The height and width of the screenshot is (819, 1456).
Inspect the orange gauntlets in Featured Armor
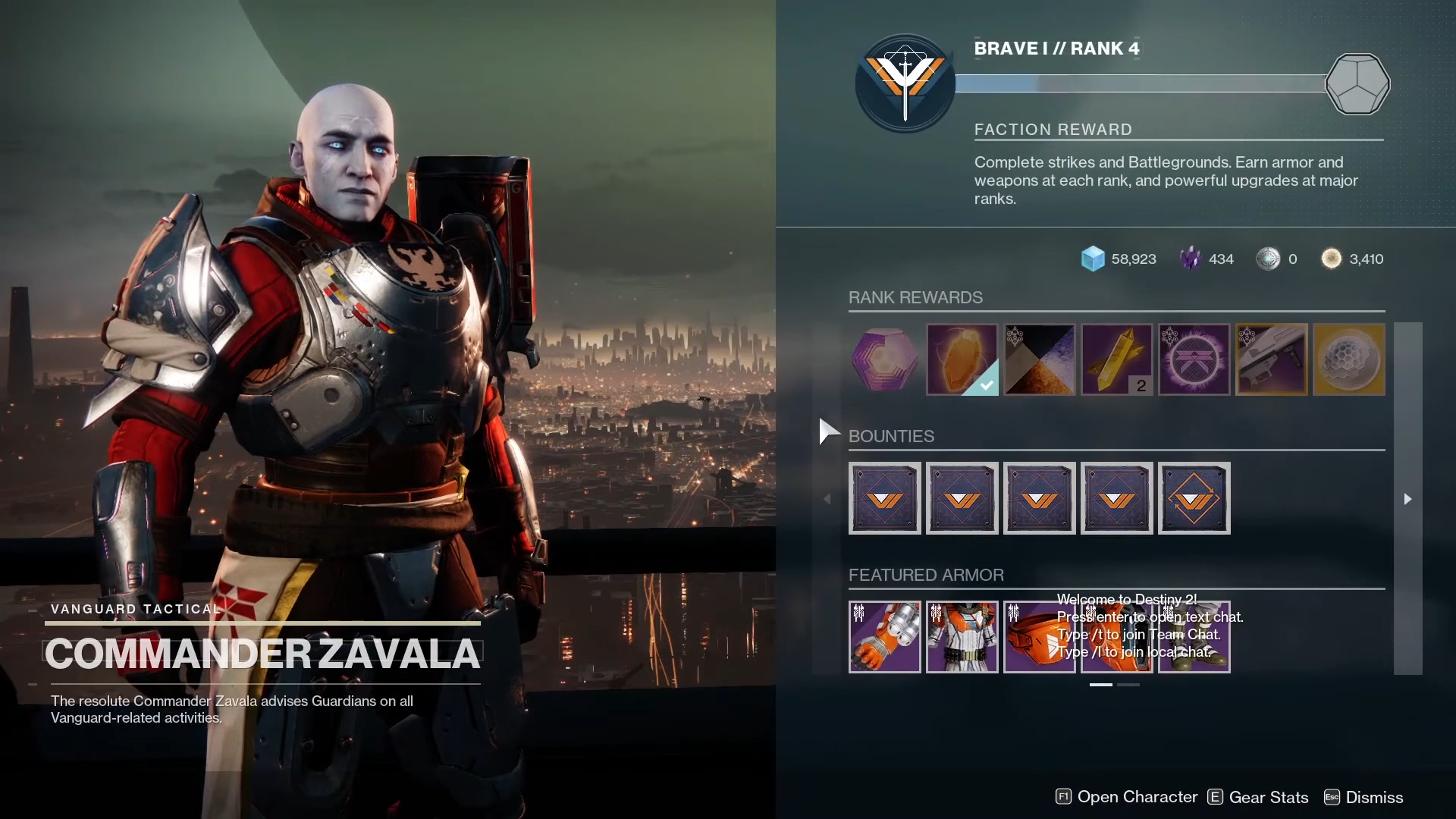click(884, 637)
